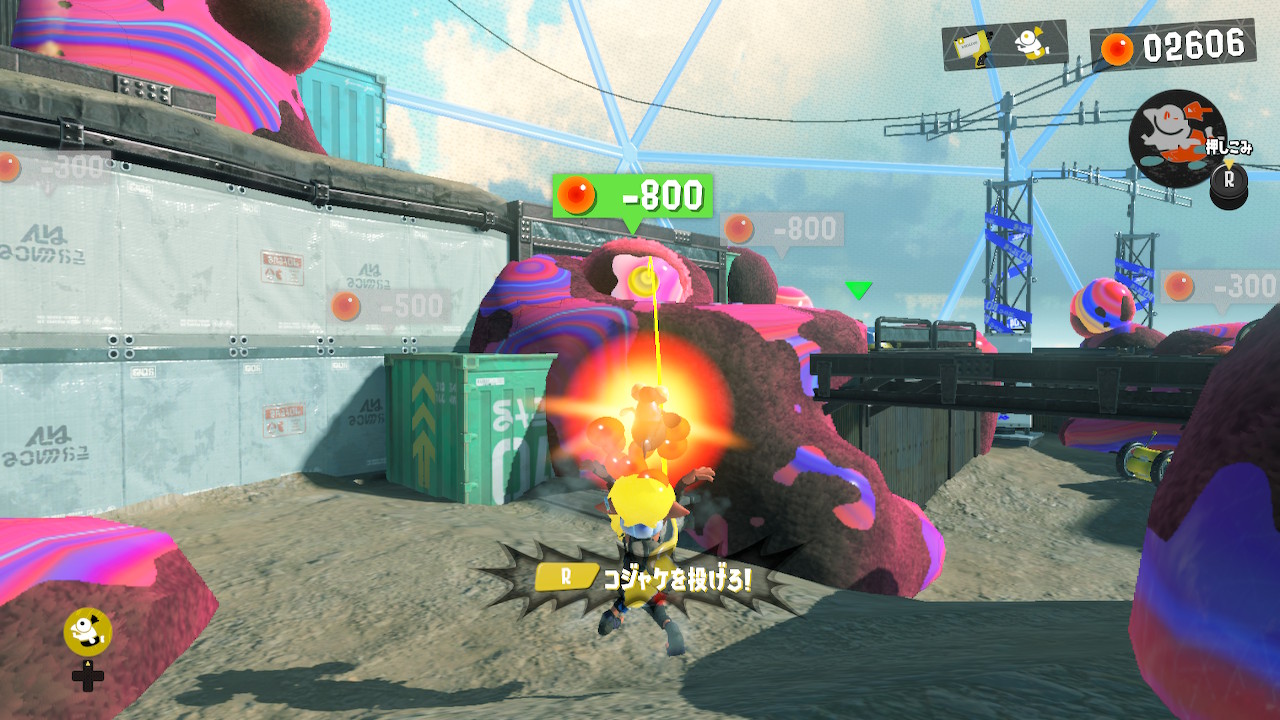Select the -300 cost marker
Viewport: 1280px width, 720px height.
pyautogui.click(x=1220, y=287)
